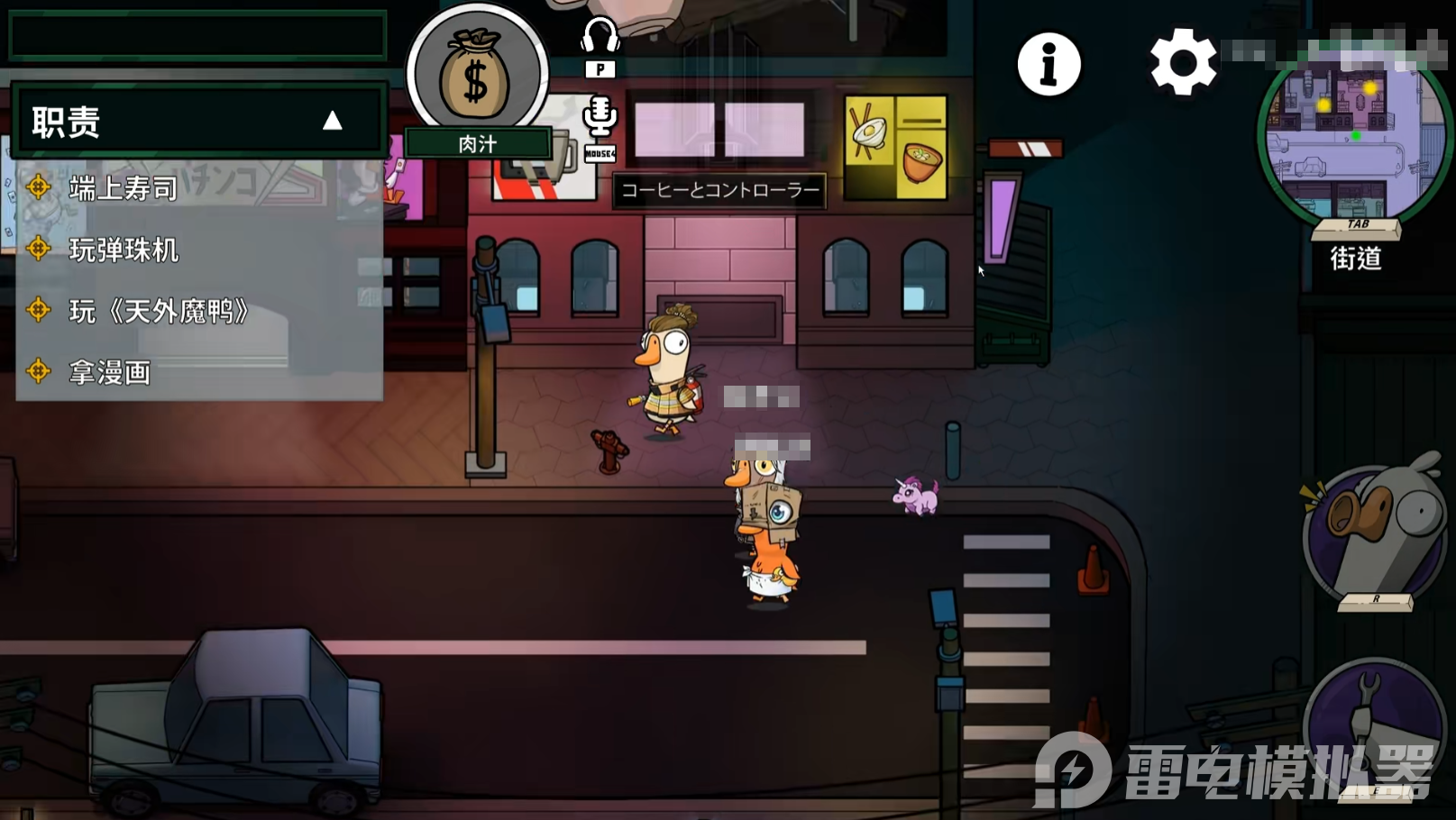Open the info panel
Screen dimensions: 1456x820
point(1049,64)
